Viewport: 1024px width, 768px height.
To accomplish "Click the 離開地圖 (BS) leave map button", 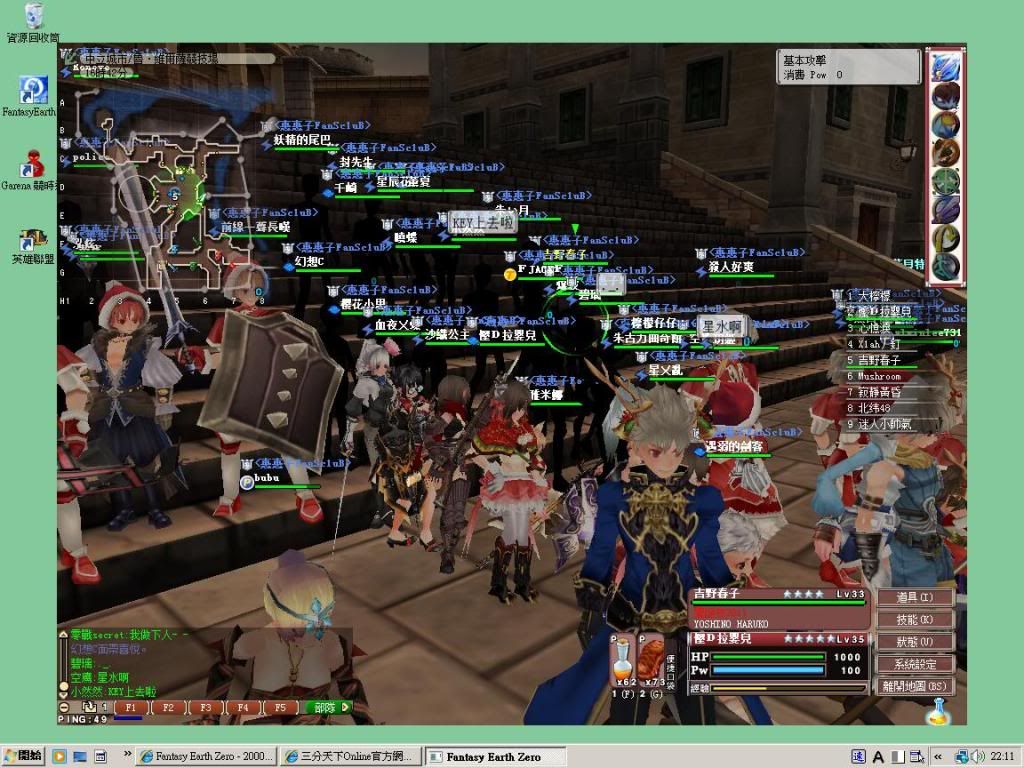I will click(x=914, y=686).
